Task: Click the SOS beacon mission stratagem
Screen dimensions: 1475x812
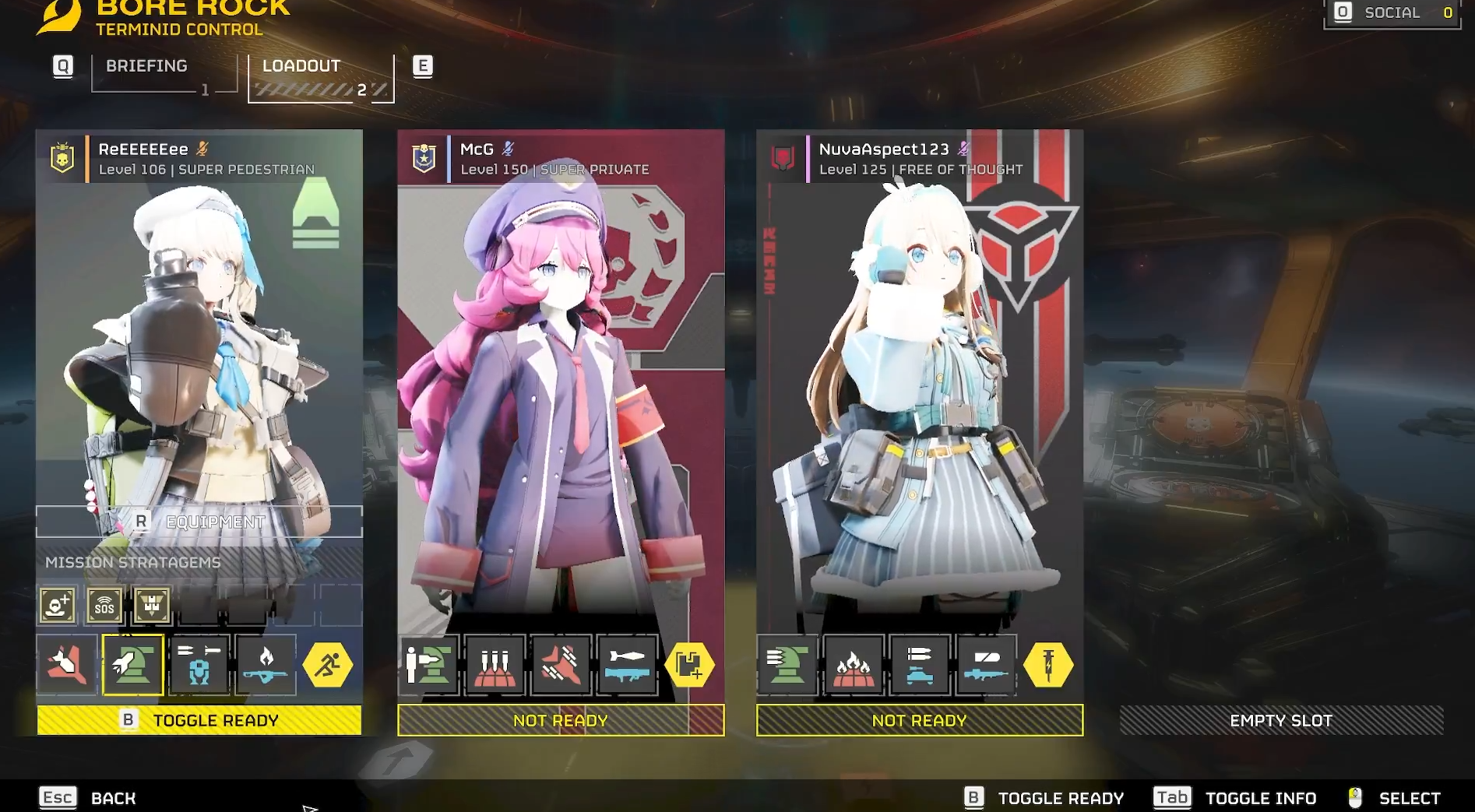Action: pos(104,605)
